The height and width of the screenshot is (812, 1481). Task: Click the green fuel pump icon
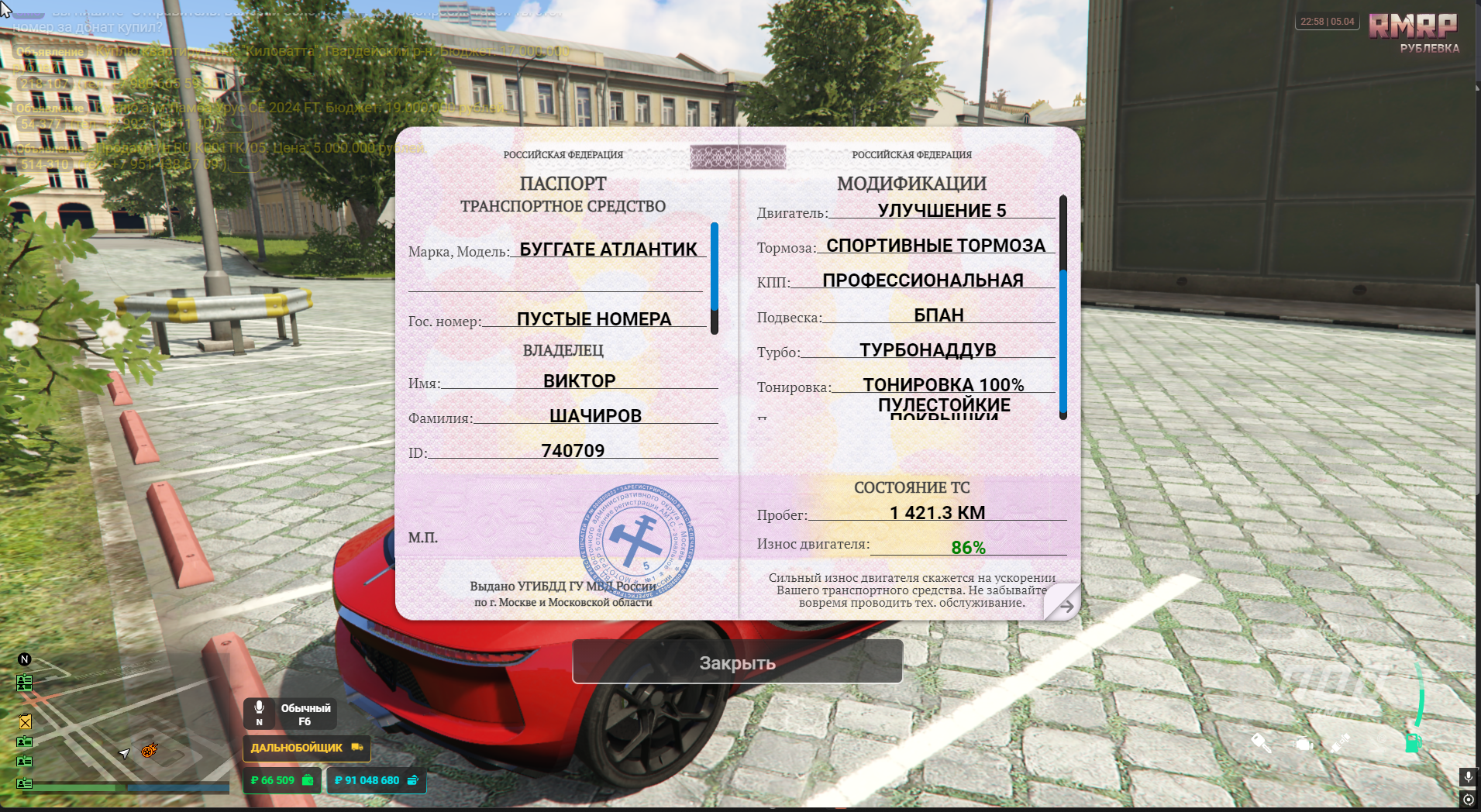click(x=1413, y=742)
